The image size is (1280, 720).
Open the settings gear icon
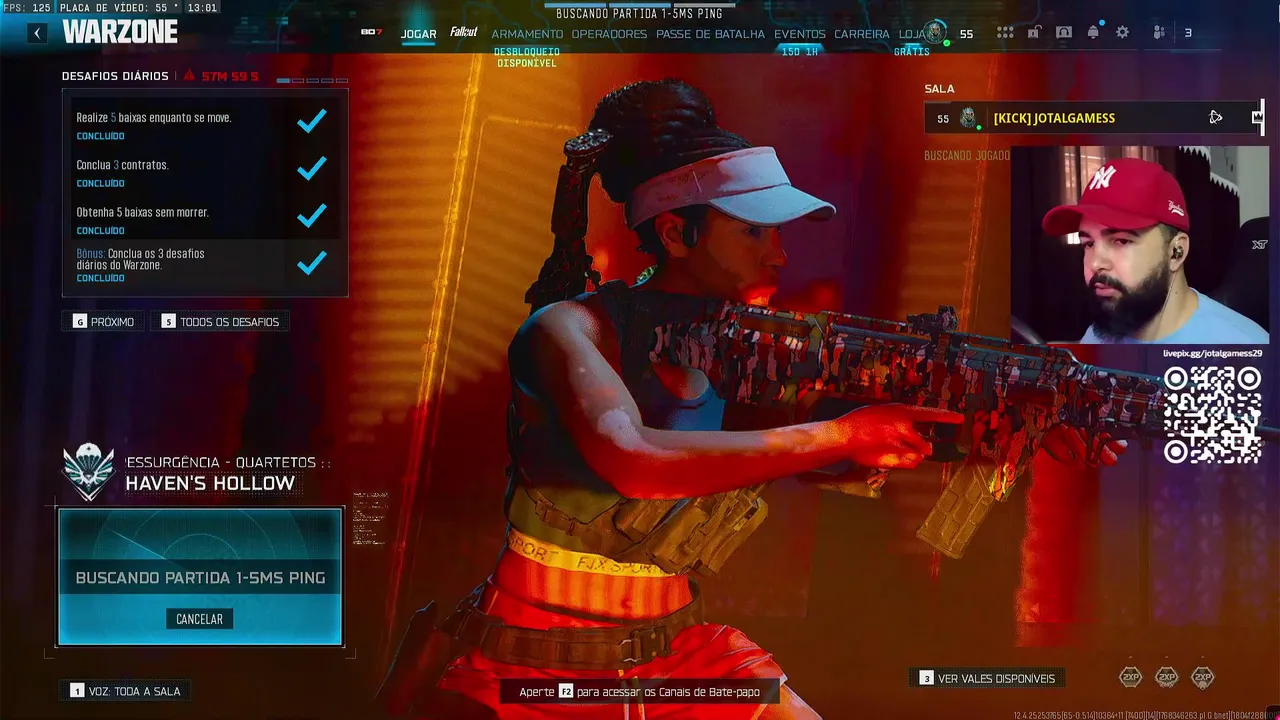[x=1122, y=33]
